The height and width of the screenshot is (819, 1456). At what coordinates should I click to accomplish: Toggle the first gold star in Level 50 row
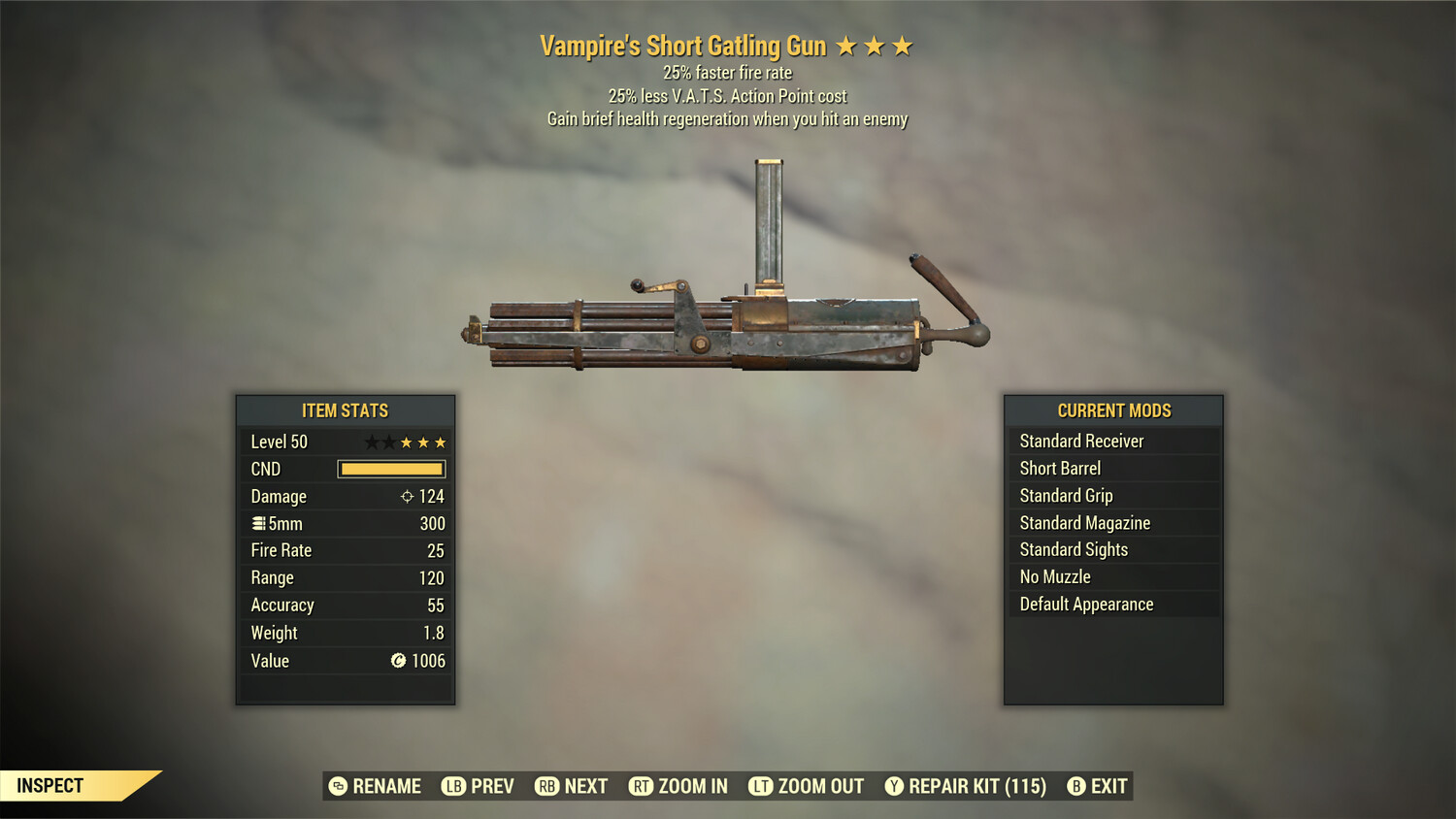point(405,442)
